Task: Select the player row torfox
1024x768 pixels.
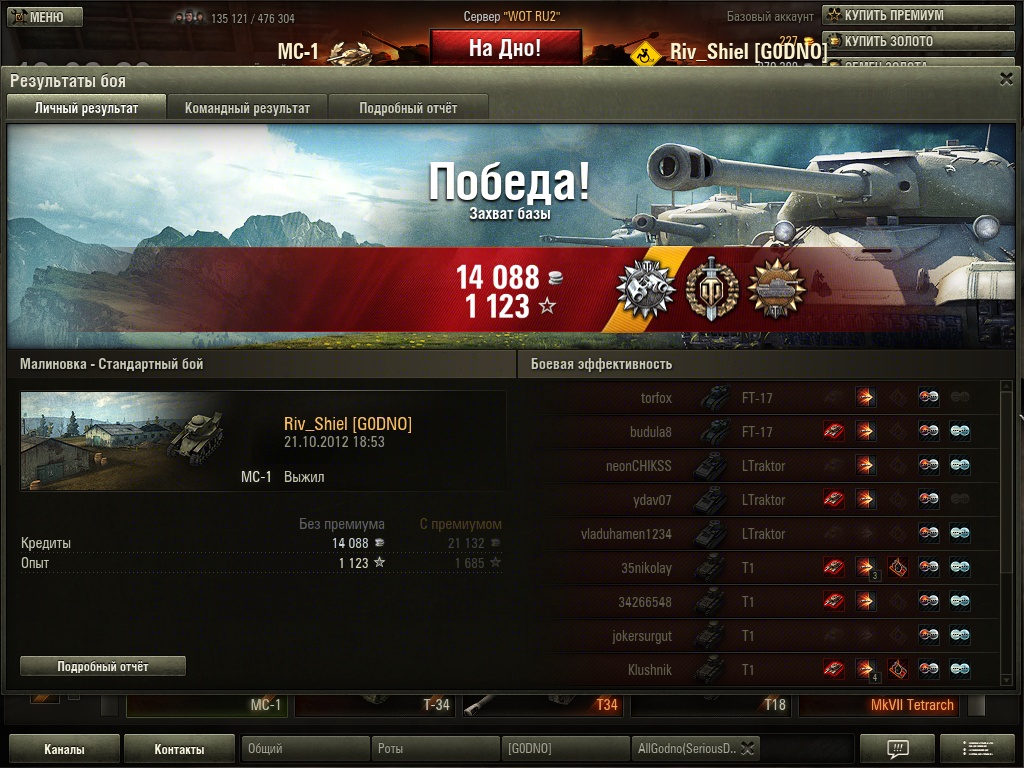Action: click(656, 398)
